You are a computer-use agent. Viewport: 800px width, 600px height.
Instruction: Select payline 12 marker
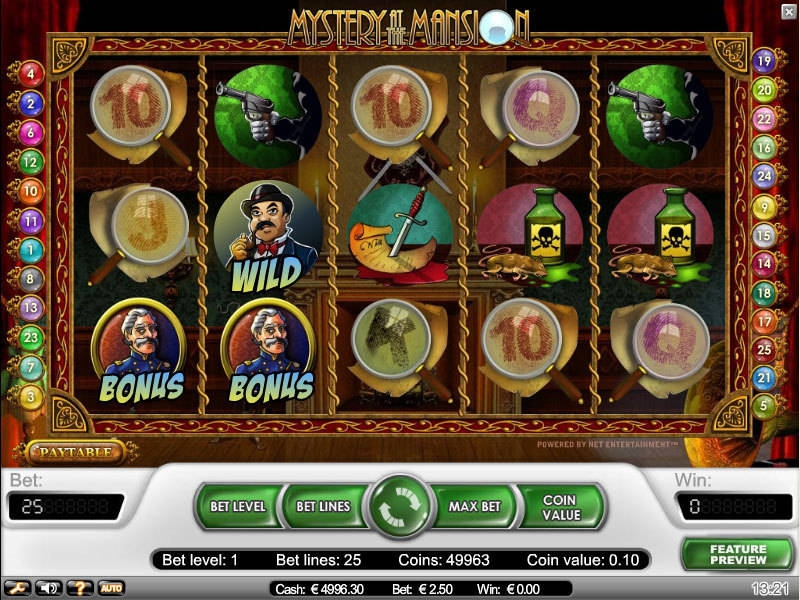click(30, 161)
